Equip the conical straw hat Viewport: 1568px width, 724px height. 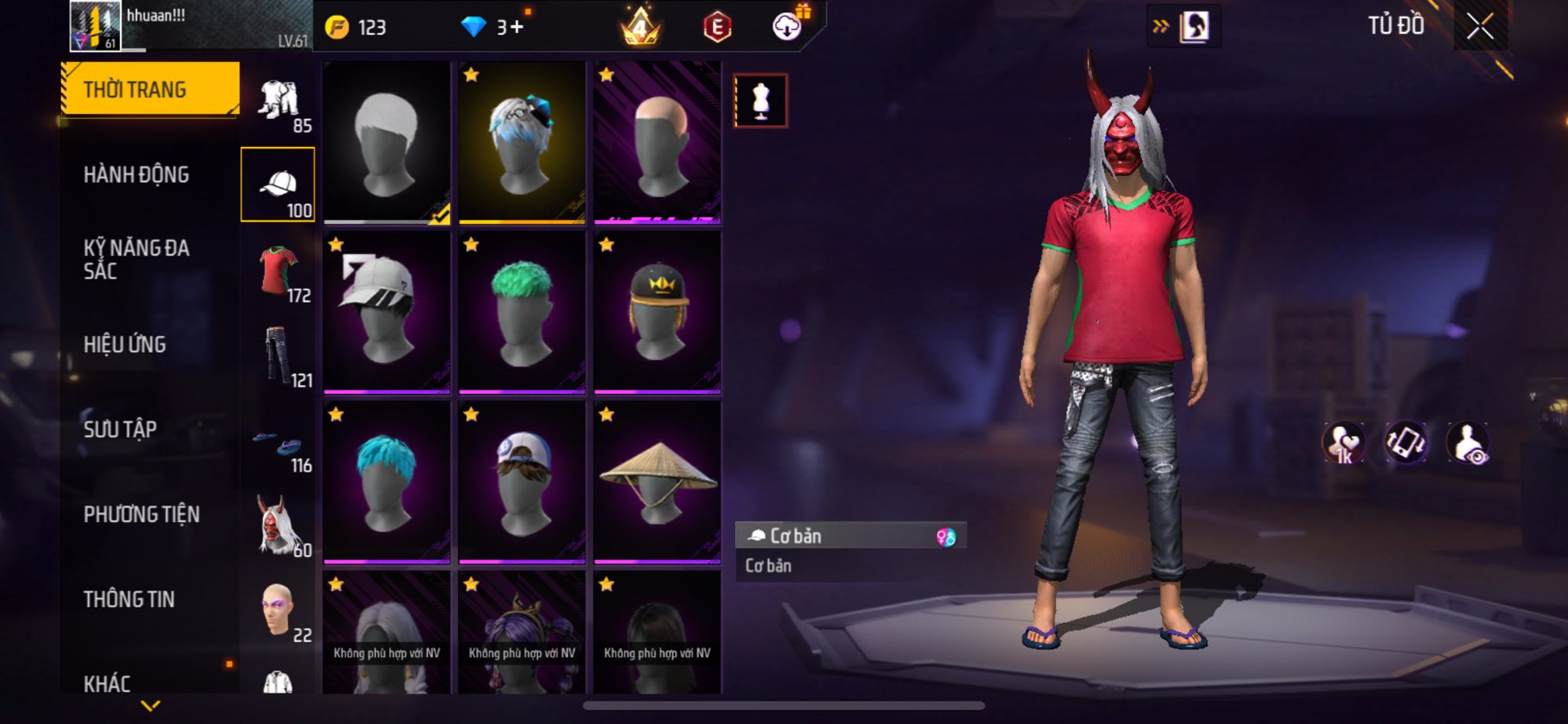pos(657,482)
